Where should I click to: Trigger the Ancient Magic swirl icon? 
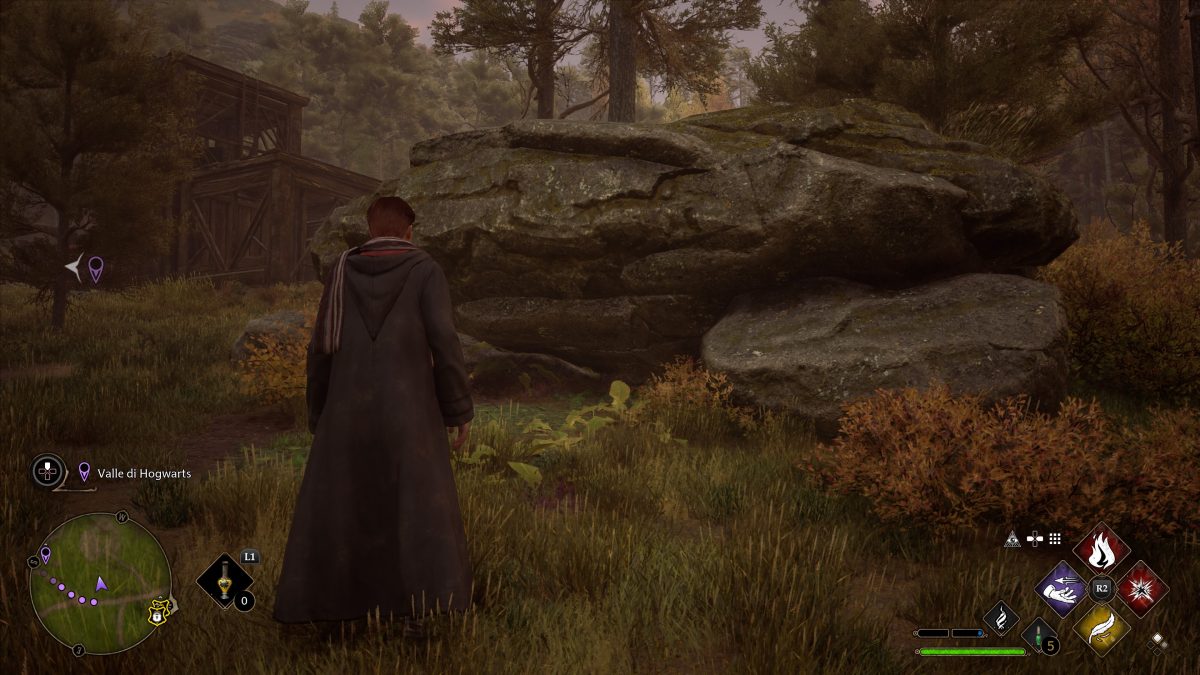pyautogui.click(x=1000, y=618)
